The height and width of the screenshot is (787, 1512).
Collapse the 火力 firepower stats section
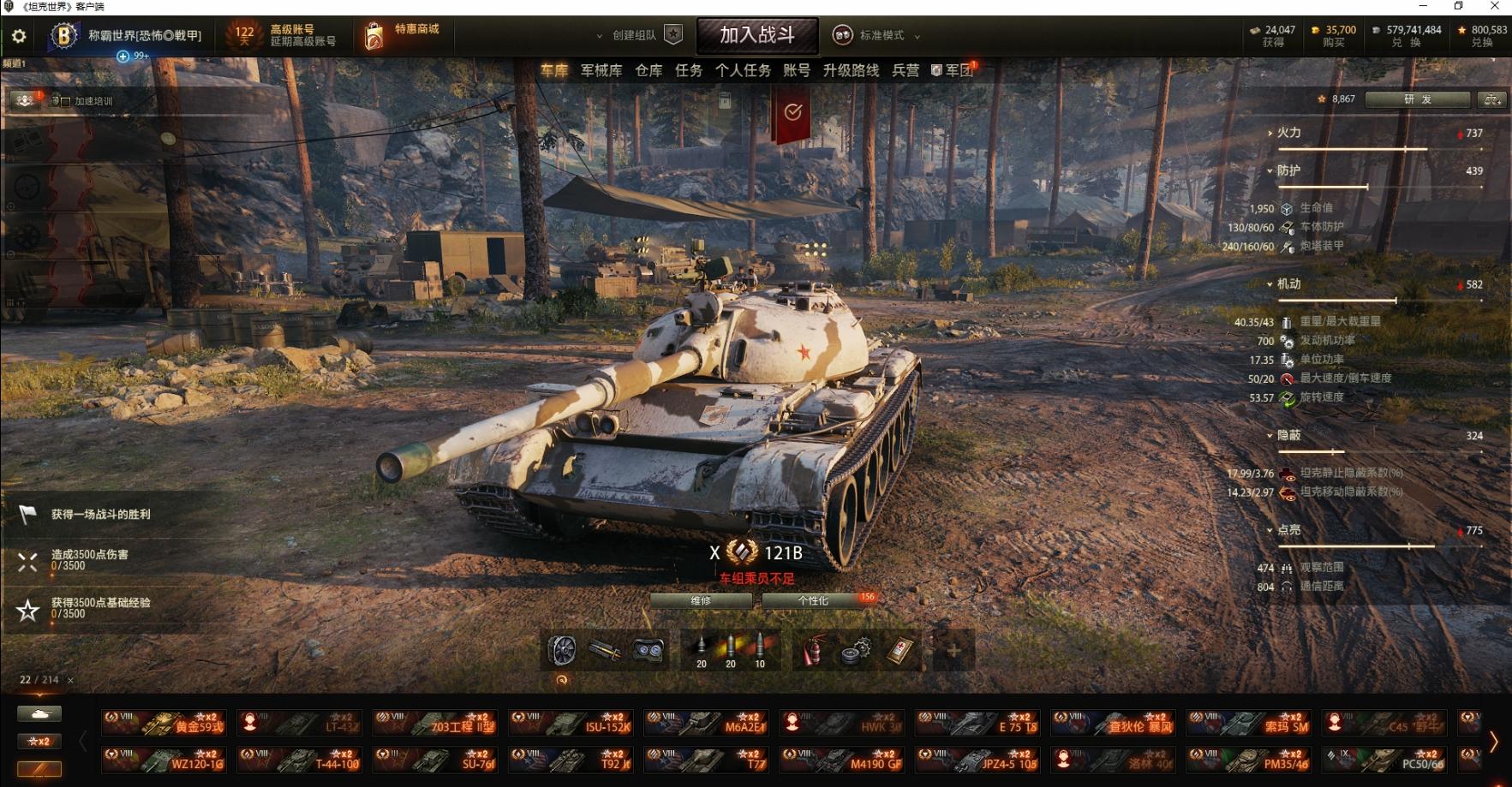tap(1288, 133)
